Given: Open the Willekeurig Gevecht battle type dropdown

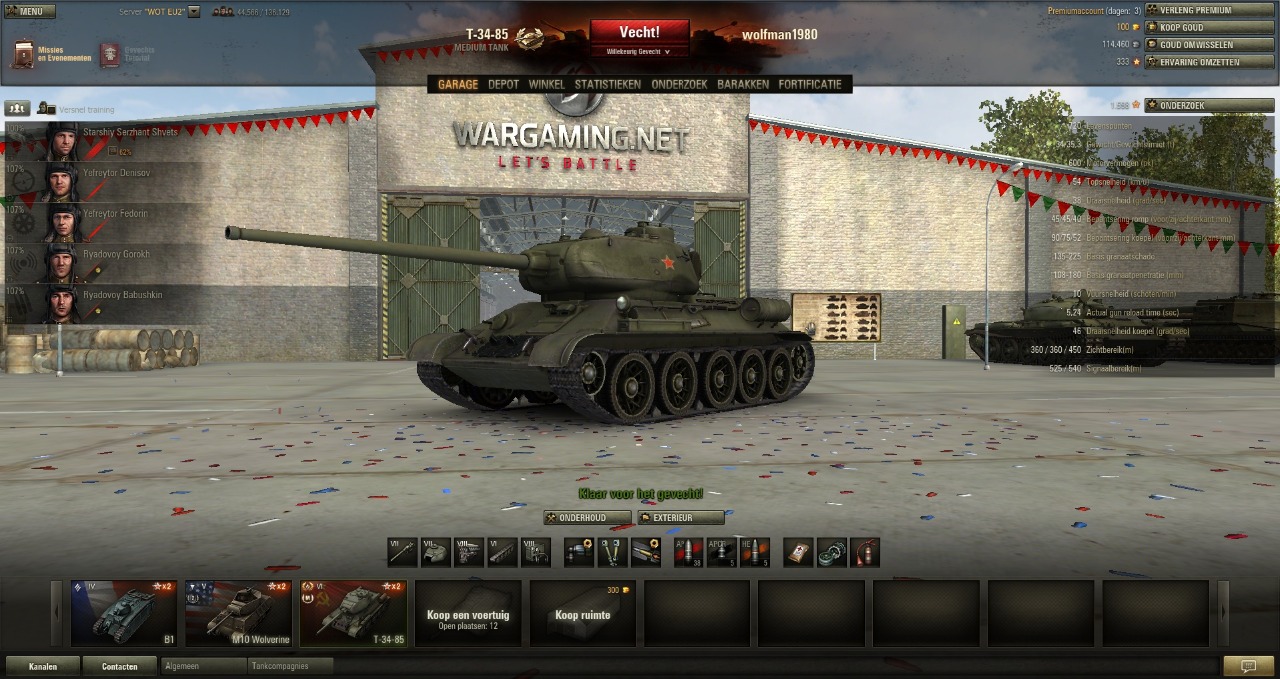Looking at the screenshot, I should tap(639, 51).
